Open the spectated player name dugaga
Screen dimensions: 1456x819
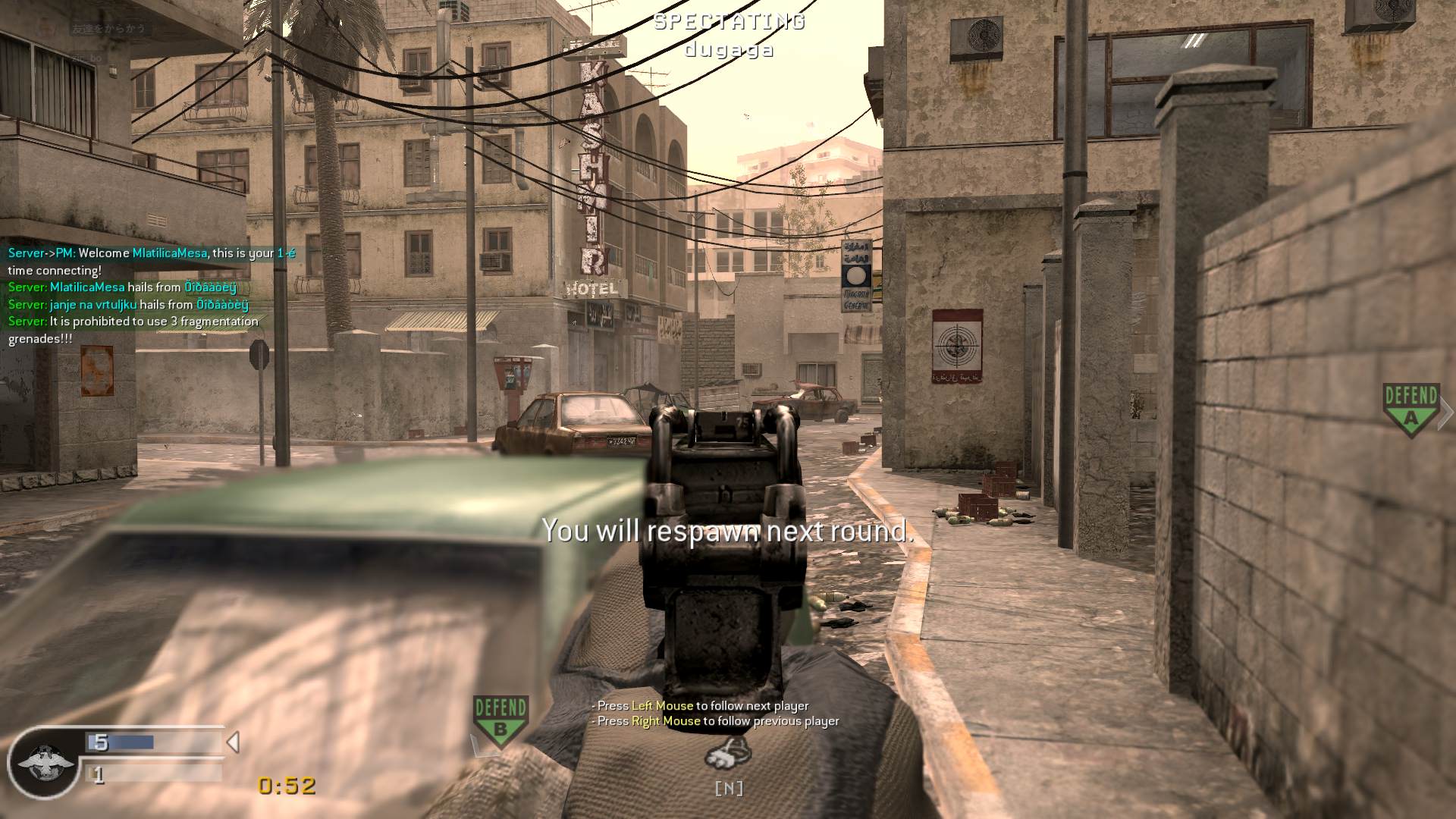pos(727,50)
